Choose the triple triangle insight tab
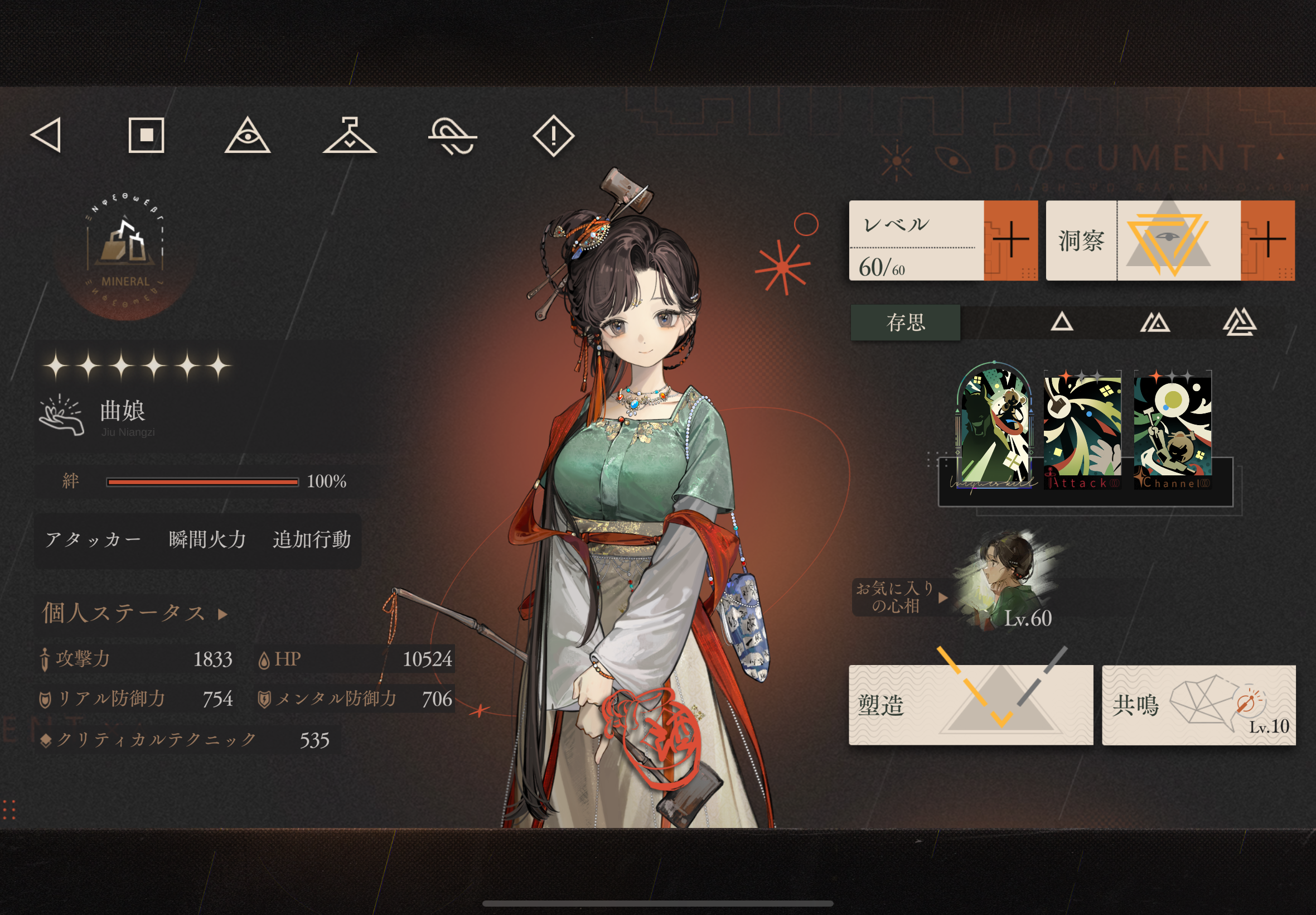The height and width of the screenshot is (915, 1316). click(x=1240, y=322)
